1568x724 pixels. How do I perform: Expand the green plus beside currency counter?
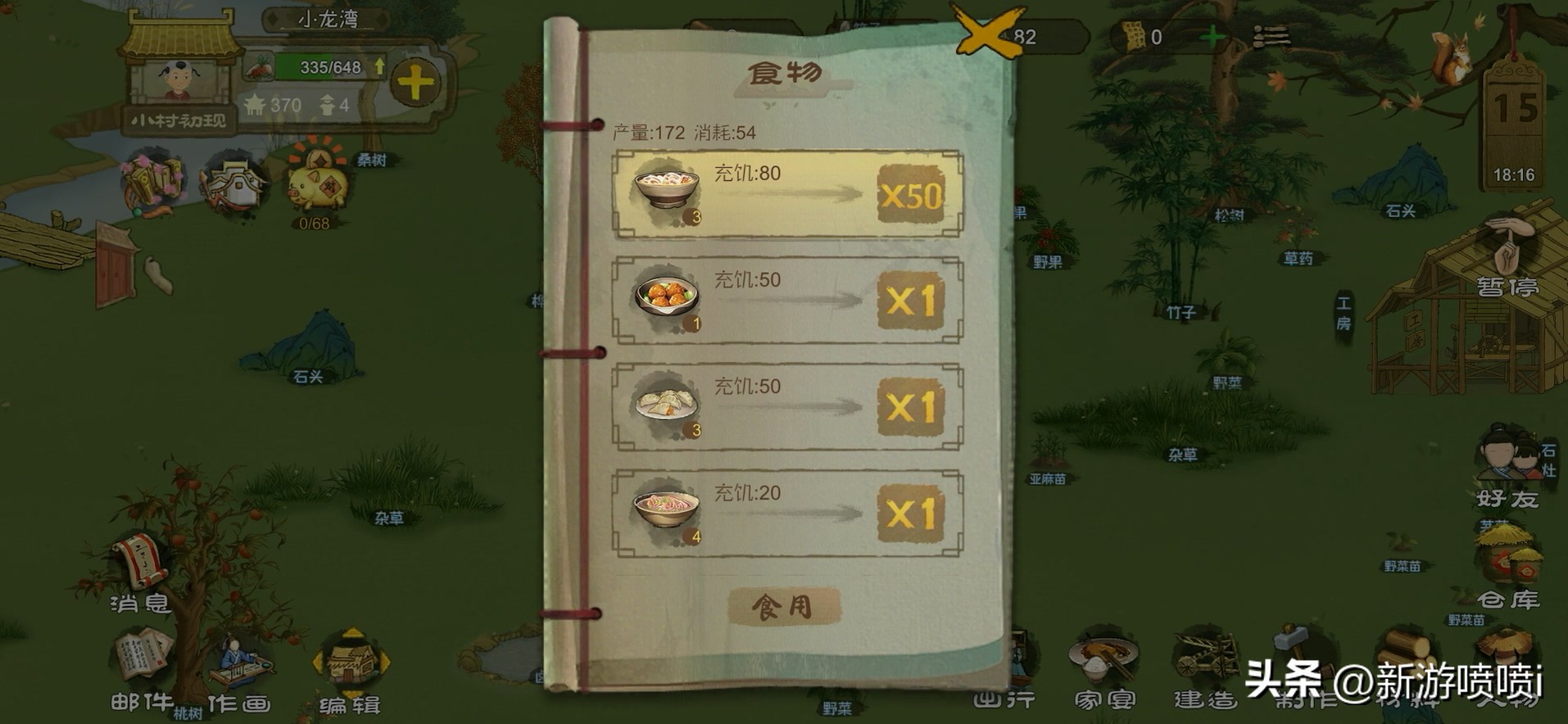[x=1211, y=36]
